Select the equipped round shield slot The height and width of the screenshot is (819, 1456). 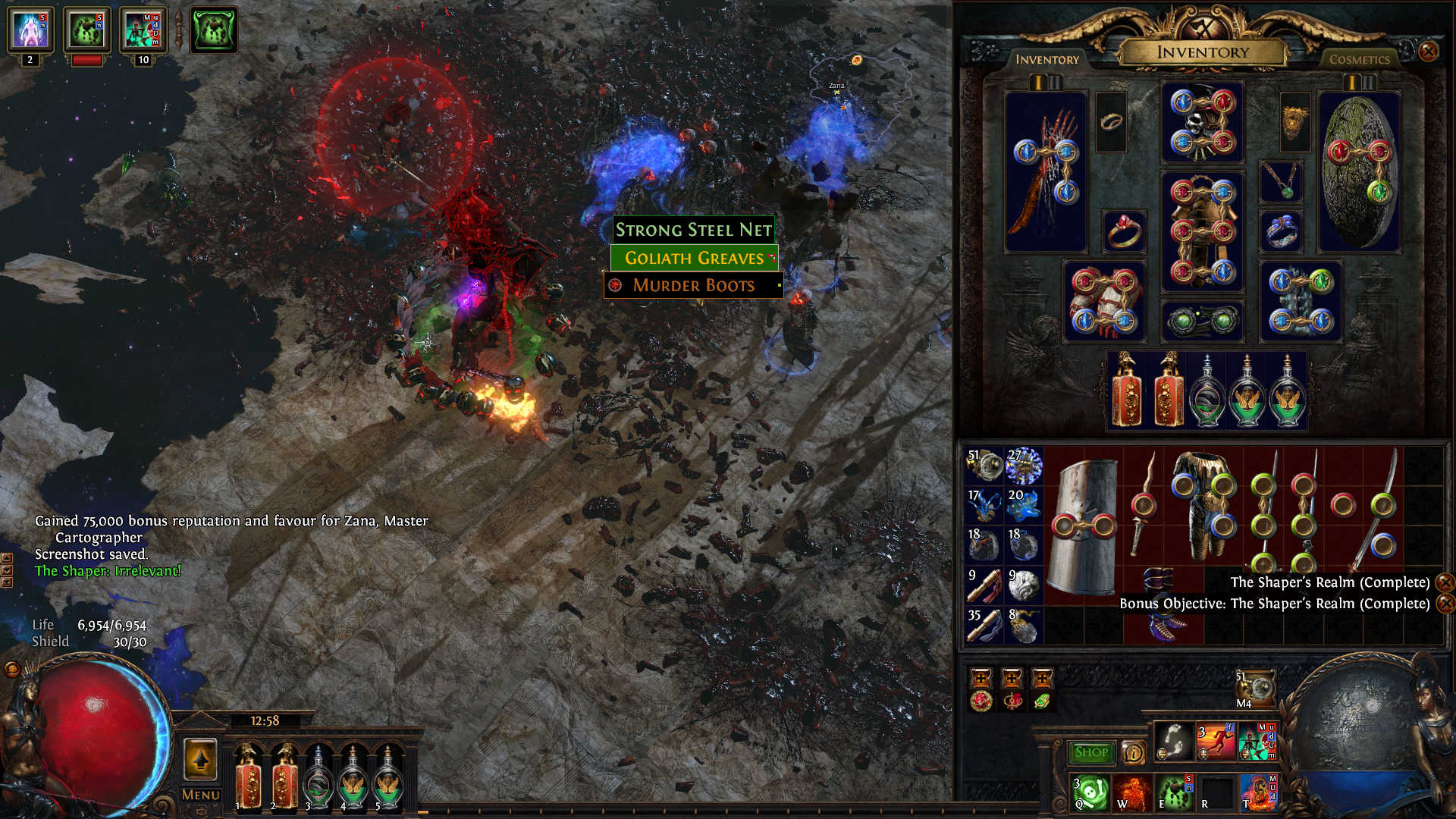1359,172
